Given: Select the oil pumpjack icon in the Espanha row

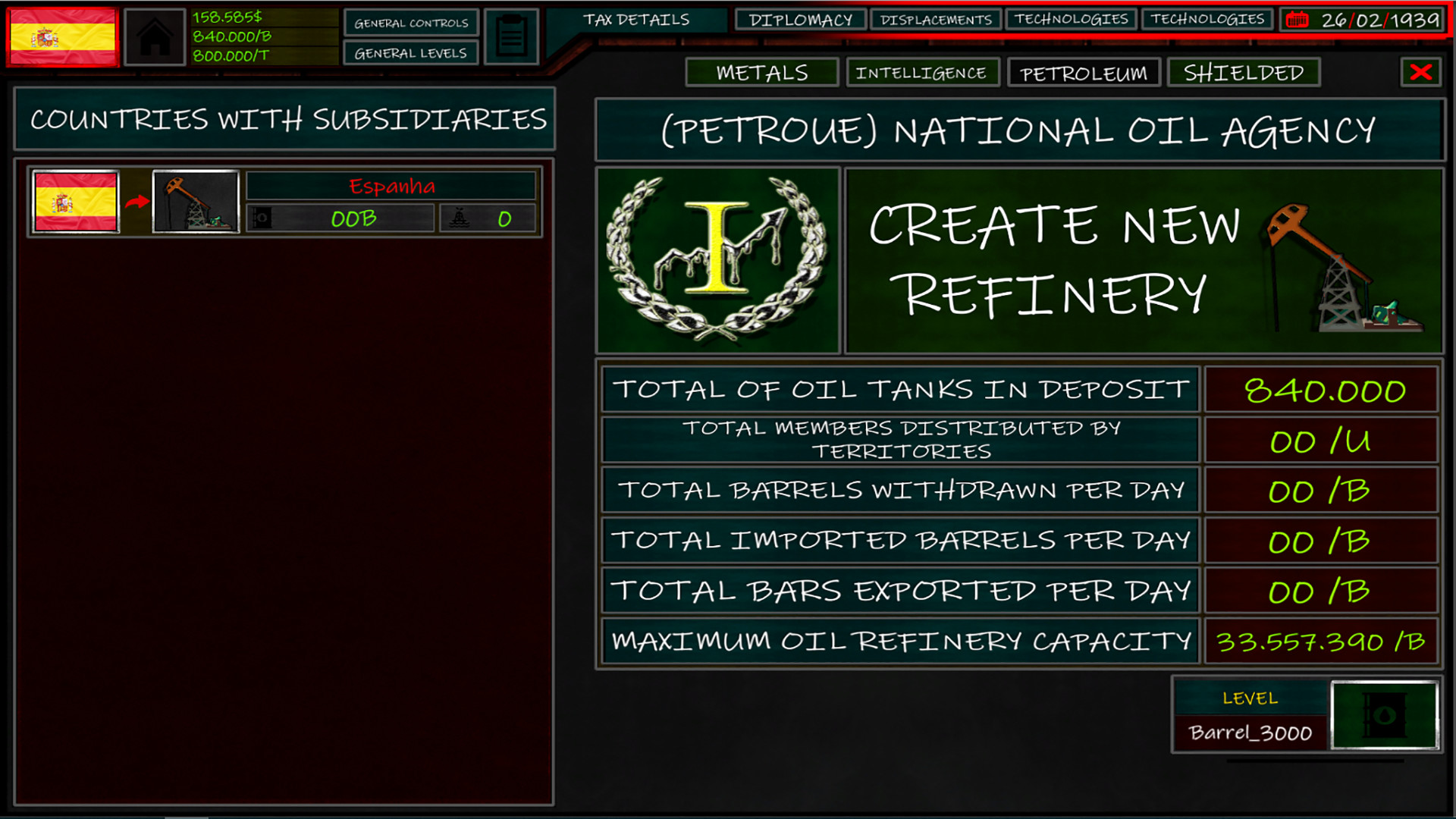Looking at the screenshot, I should (x=195, y=202).
